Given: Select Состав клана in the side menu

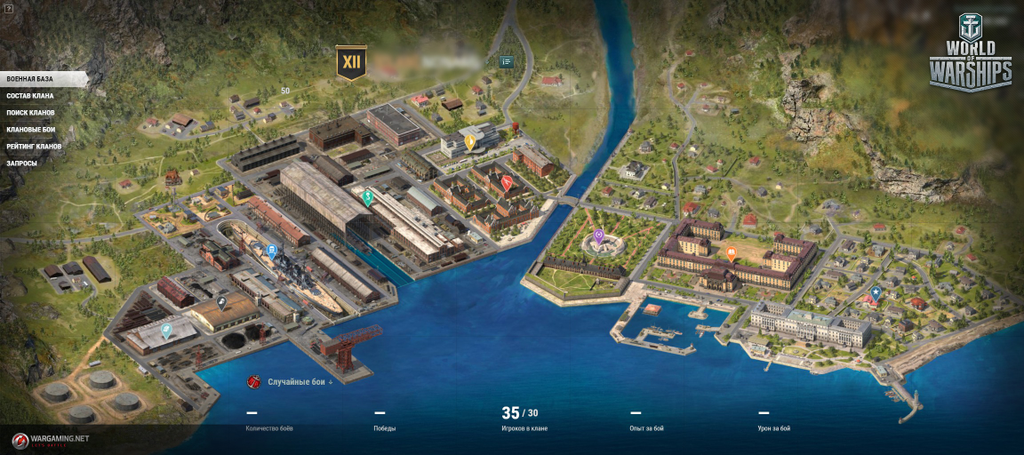Looking at the screenshot, I should pyautogui.click(x=30, y=95).
